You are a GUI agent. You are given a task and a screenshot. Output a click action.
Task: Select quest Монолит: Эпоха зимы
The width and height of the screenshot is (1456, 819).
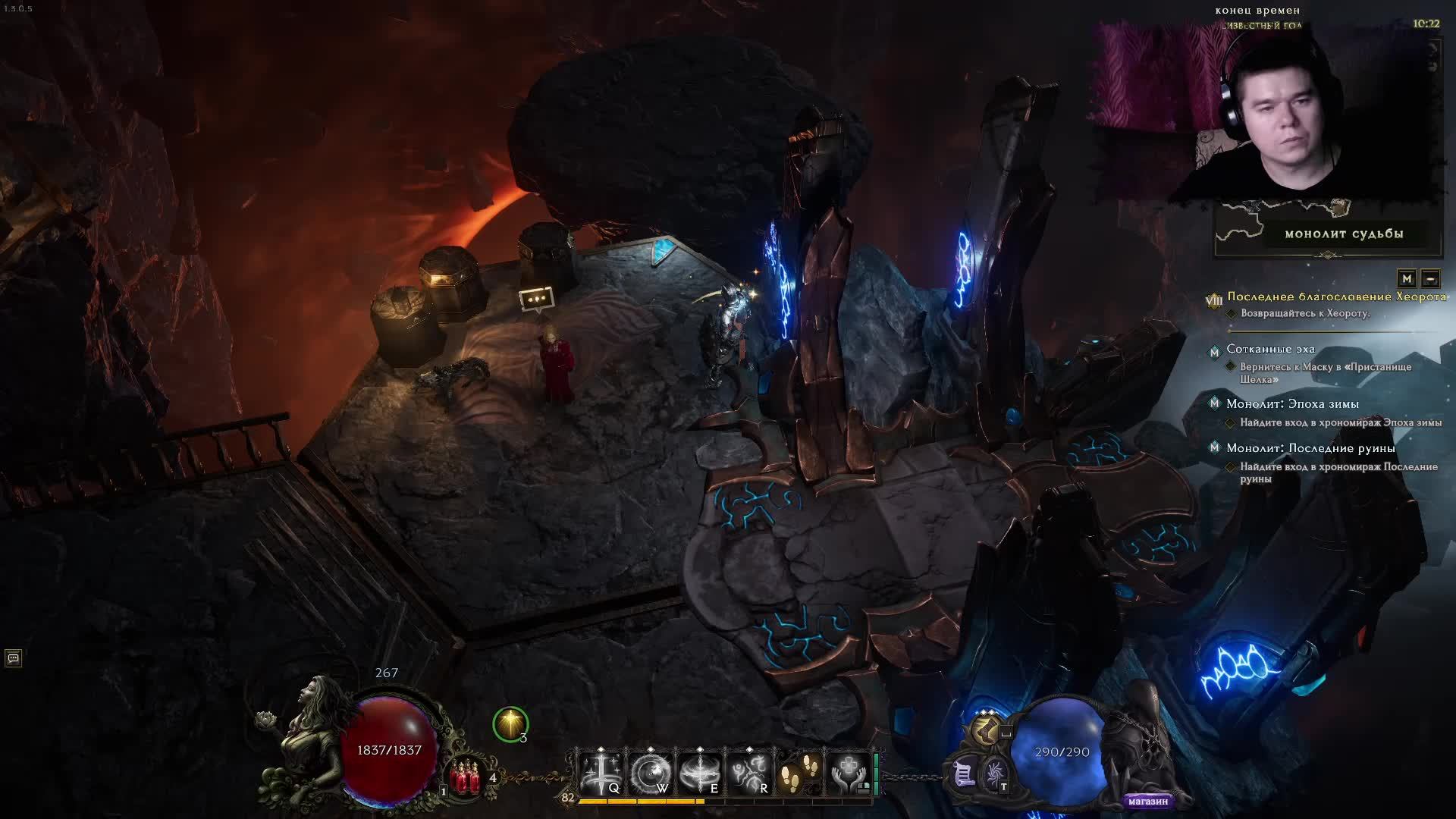coord(1292,403)
